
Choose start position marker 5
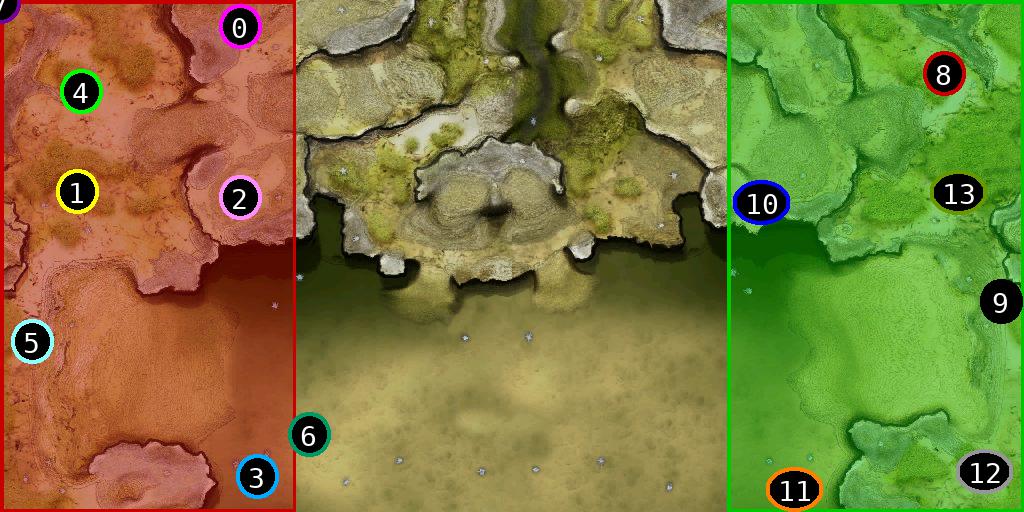tap(32, 342)
